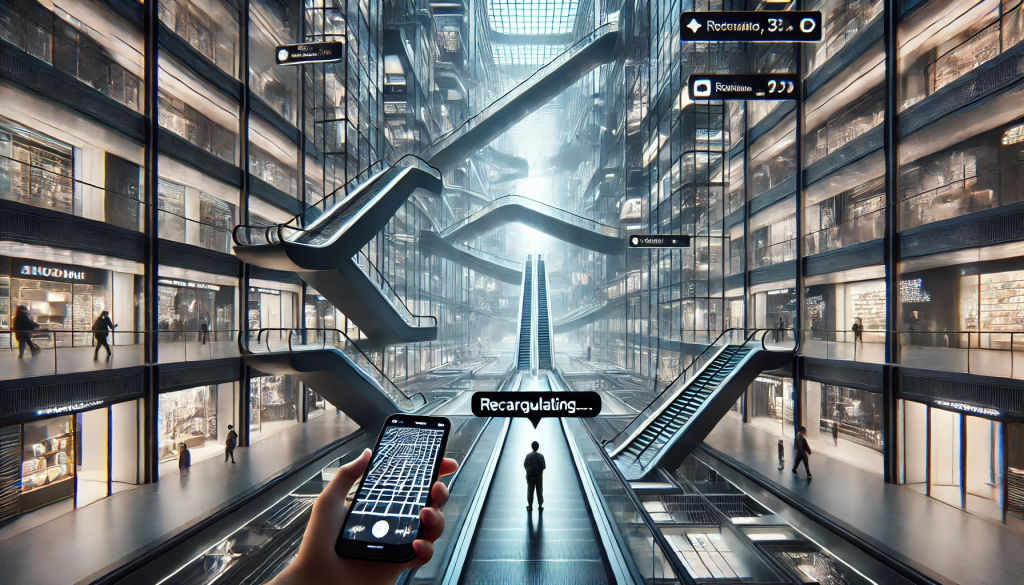Image resolution: width=1024 pixels, height=585 pixels.
Task: Select the ring icon beside the "33" label
Action: coord(809,25)
